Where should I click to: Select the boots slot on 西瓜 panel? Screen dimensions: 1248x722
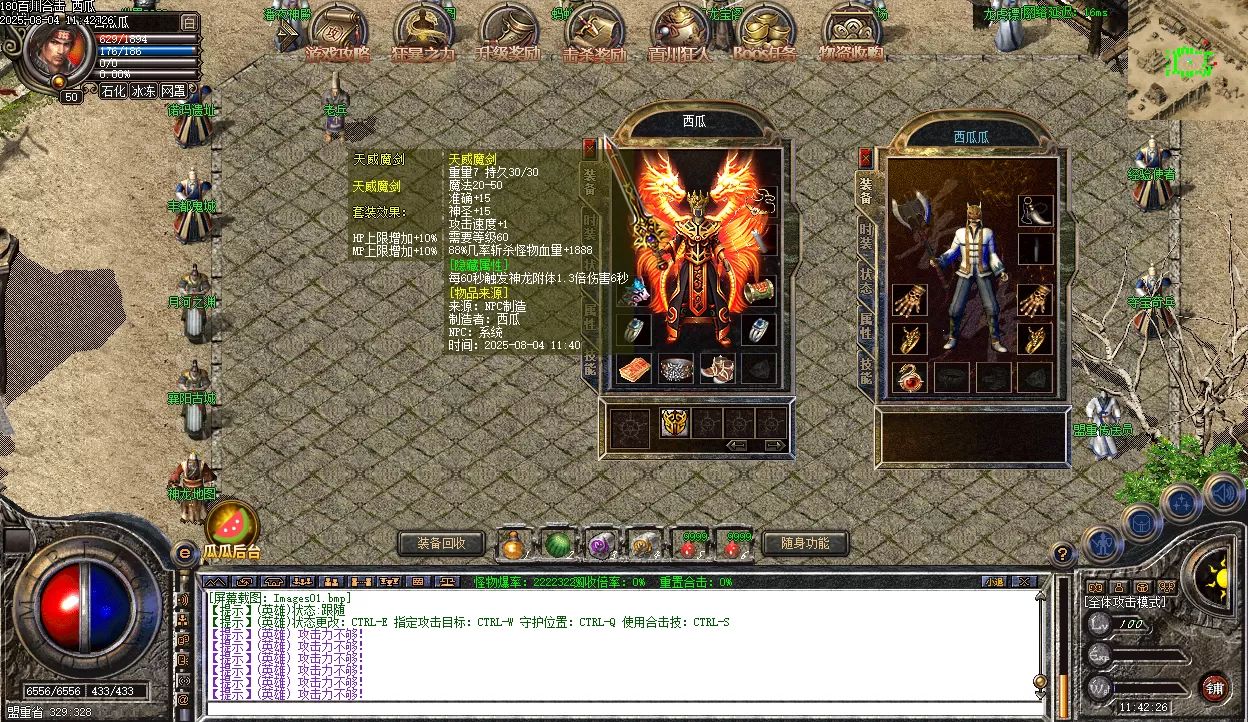coord(718,369)
